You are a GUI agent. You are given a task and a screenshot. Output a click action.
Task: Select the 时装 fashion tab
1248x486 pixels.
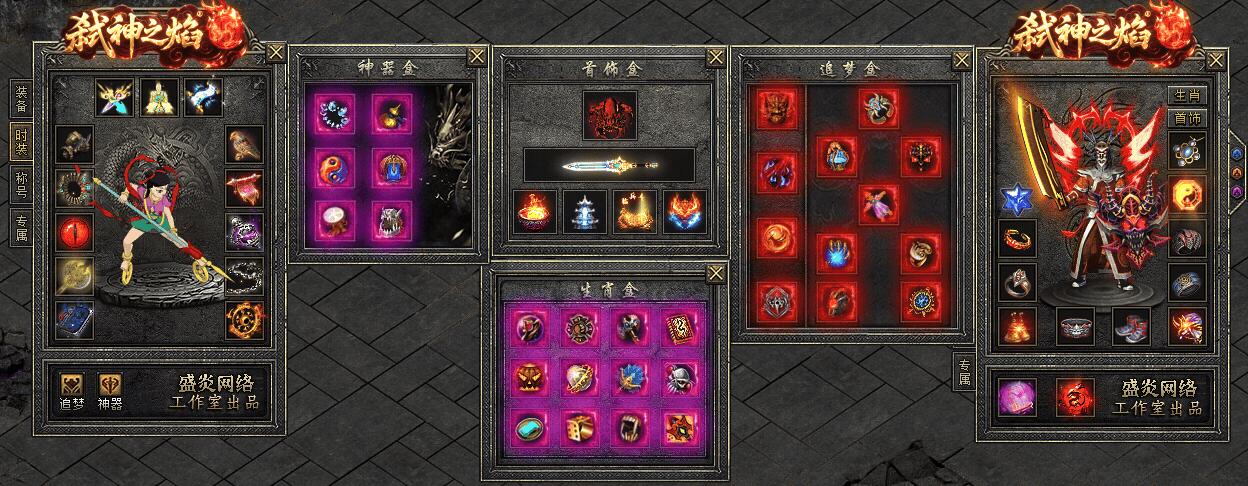click(22, 140)
